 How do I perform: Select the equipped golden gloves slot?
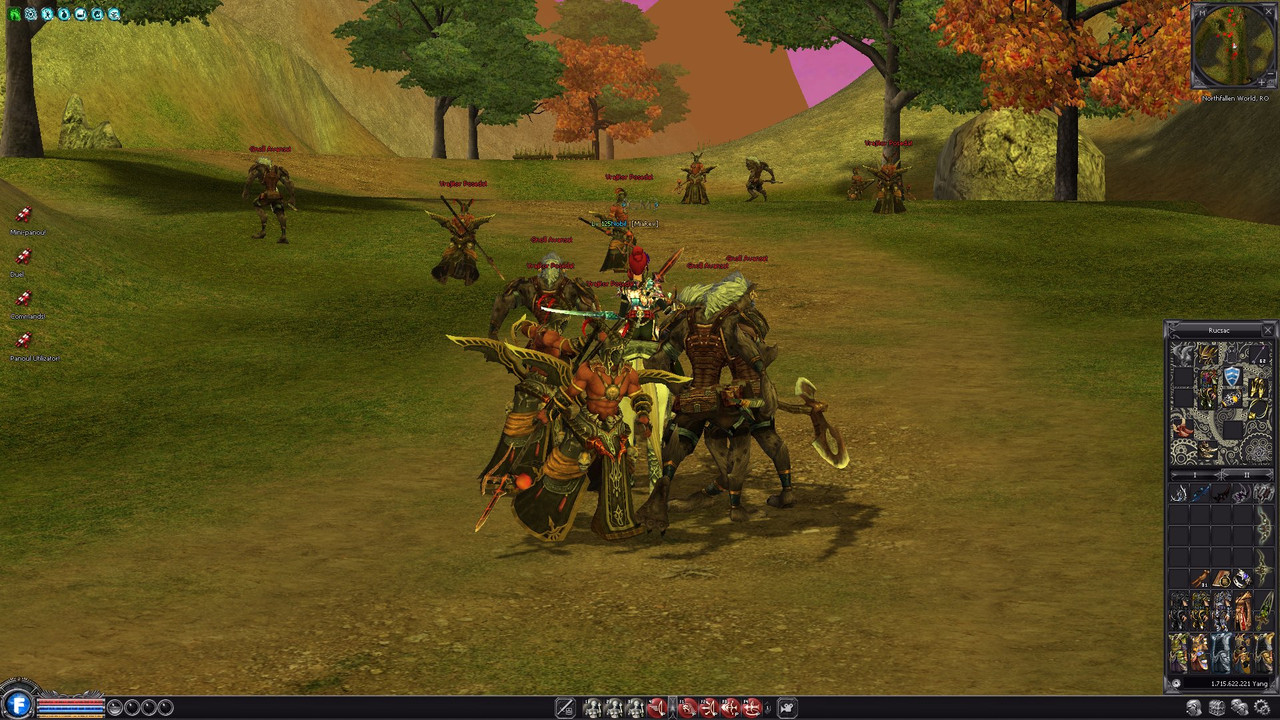tap(1256, 386)
